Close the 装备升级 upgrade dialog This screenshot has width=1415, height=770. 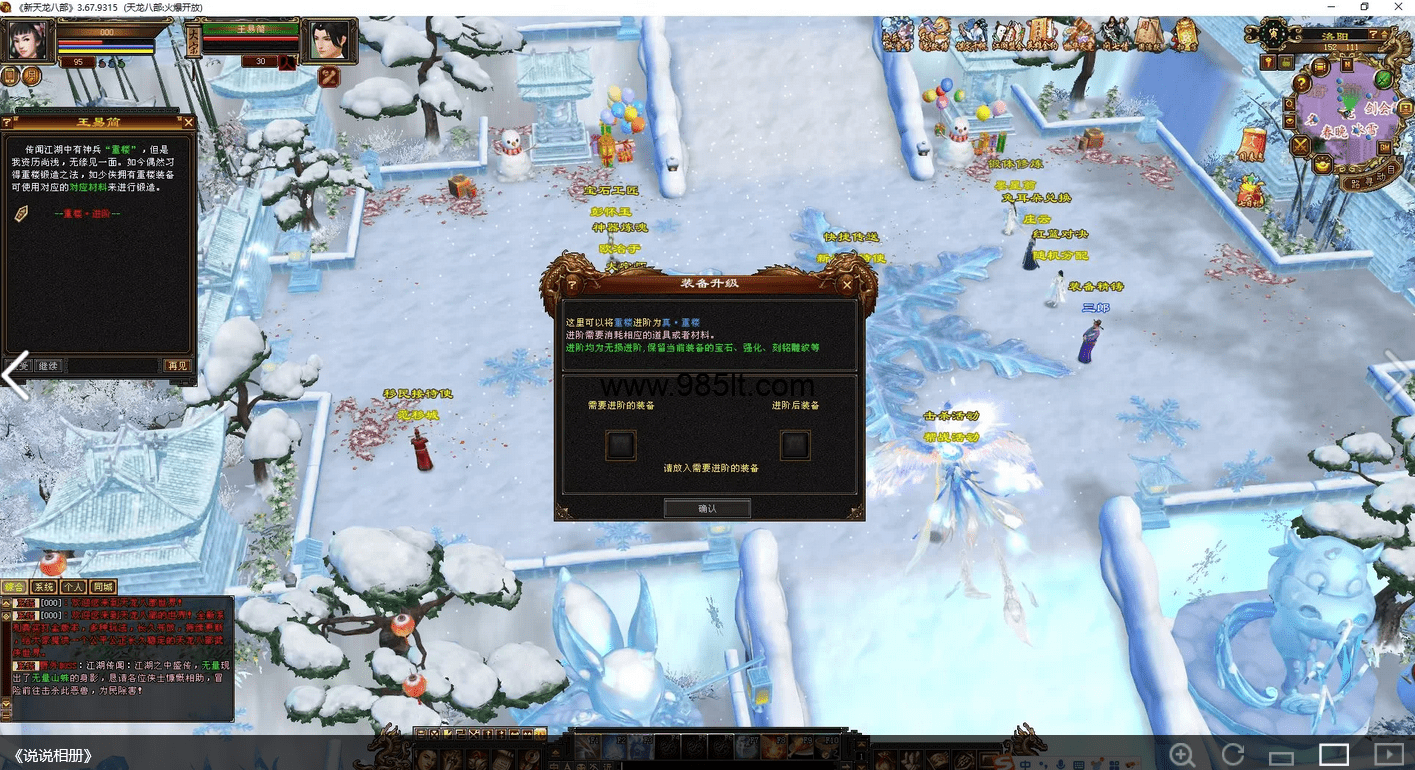coord(847,284)
